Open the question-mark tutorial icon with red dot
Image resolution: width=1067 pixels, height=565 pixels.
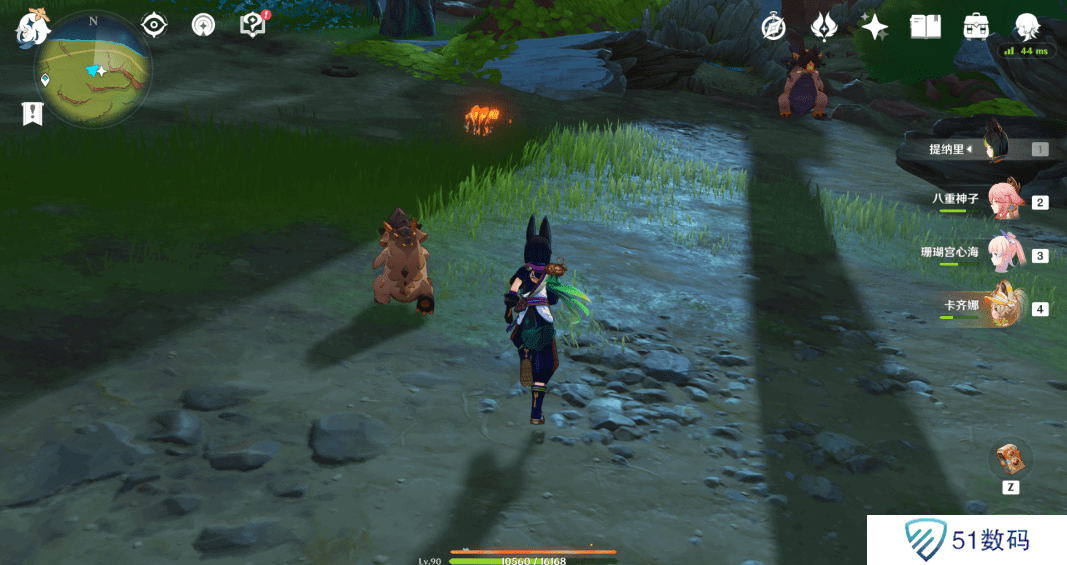pos(253,25)
